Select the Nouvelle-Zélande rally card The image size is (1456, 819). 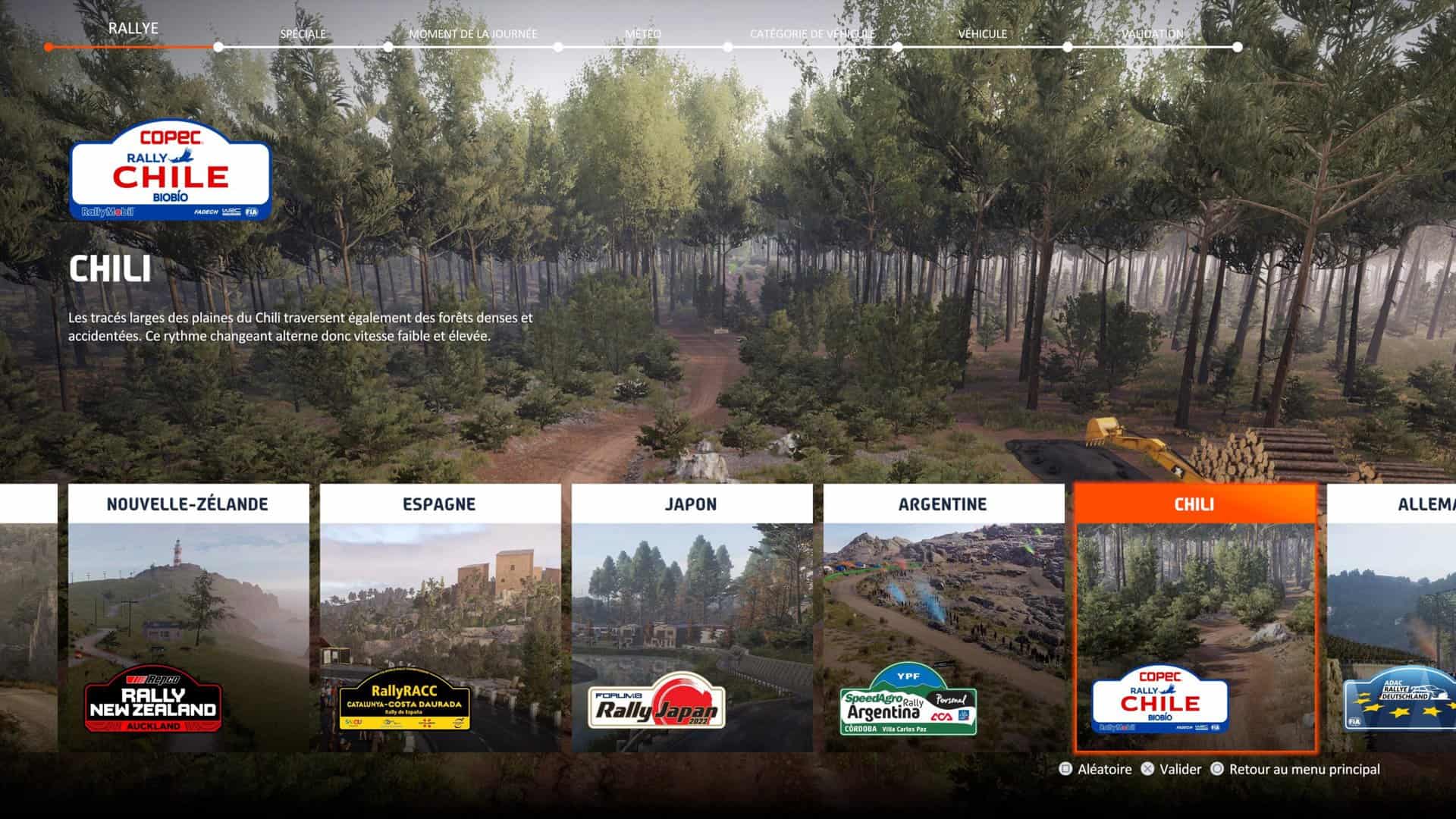pos(188,618)
